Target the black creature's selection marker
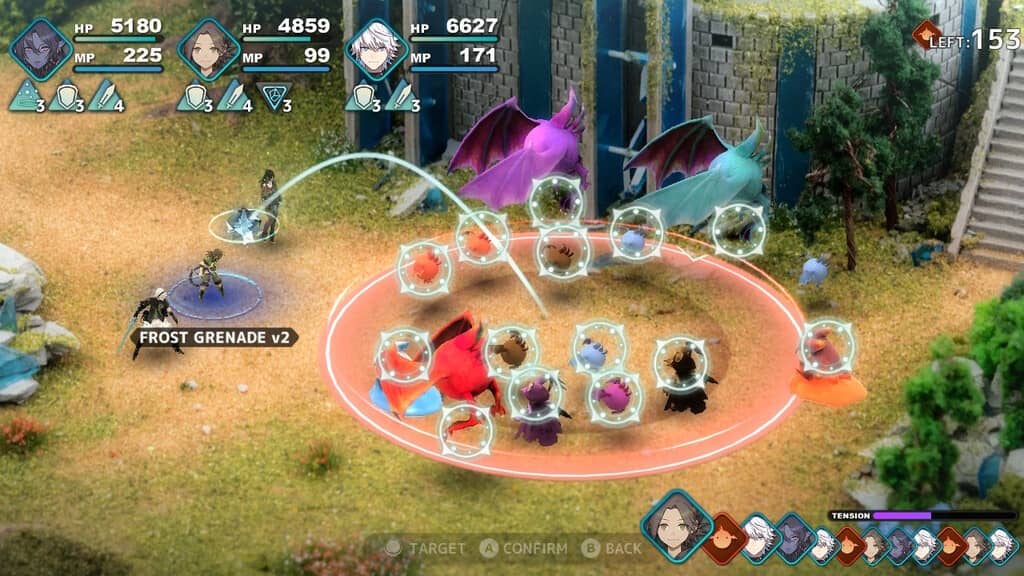Viewport: 1024px width, 576px height. pyautogui.click(x=681, y=364)
